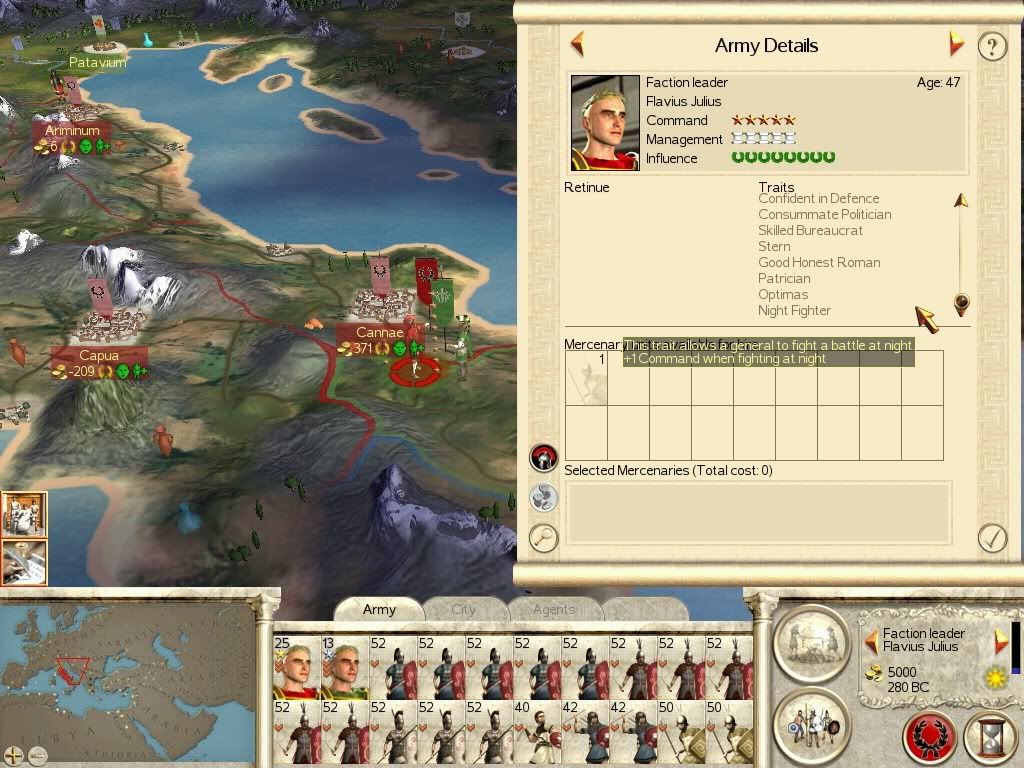This screenshot has height=768, width=1024.
Task: Click the magnifying glass locate button
Action: [543, 538]
